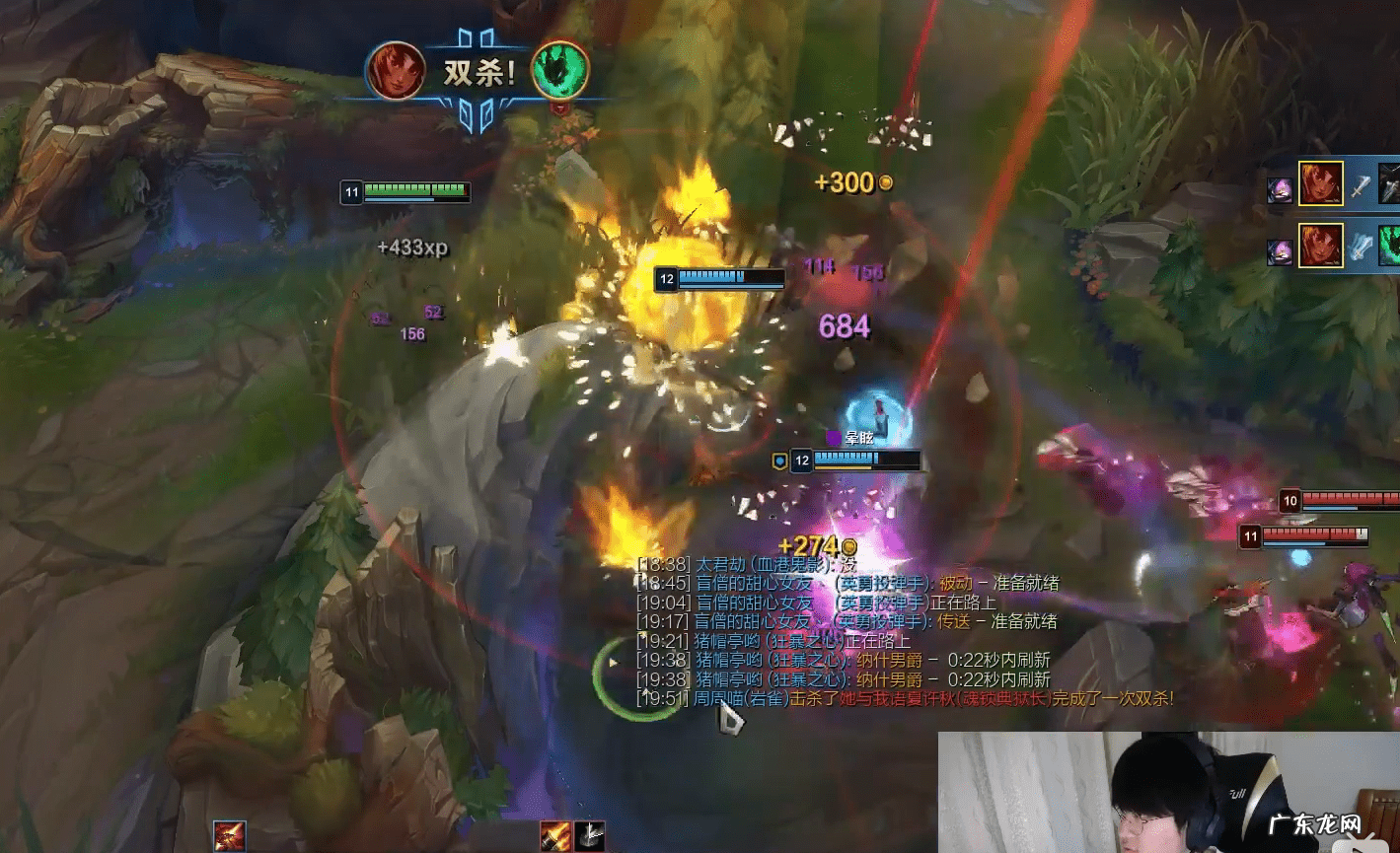Select the dark armored victim portrait in the kill feed

tap(1390, 183)
